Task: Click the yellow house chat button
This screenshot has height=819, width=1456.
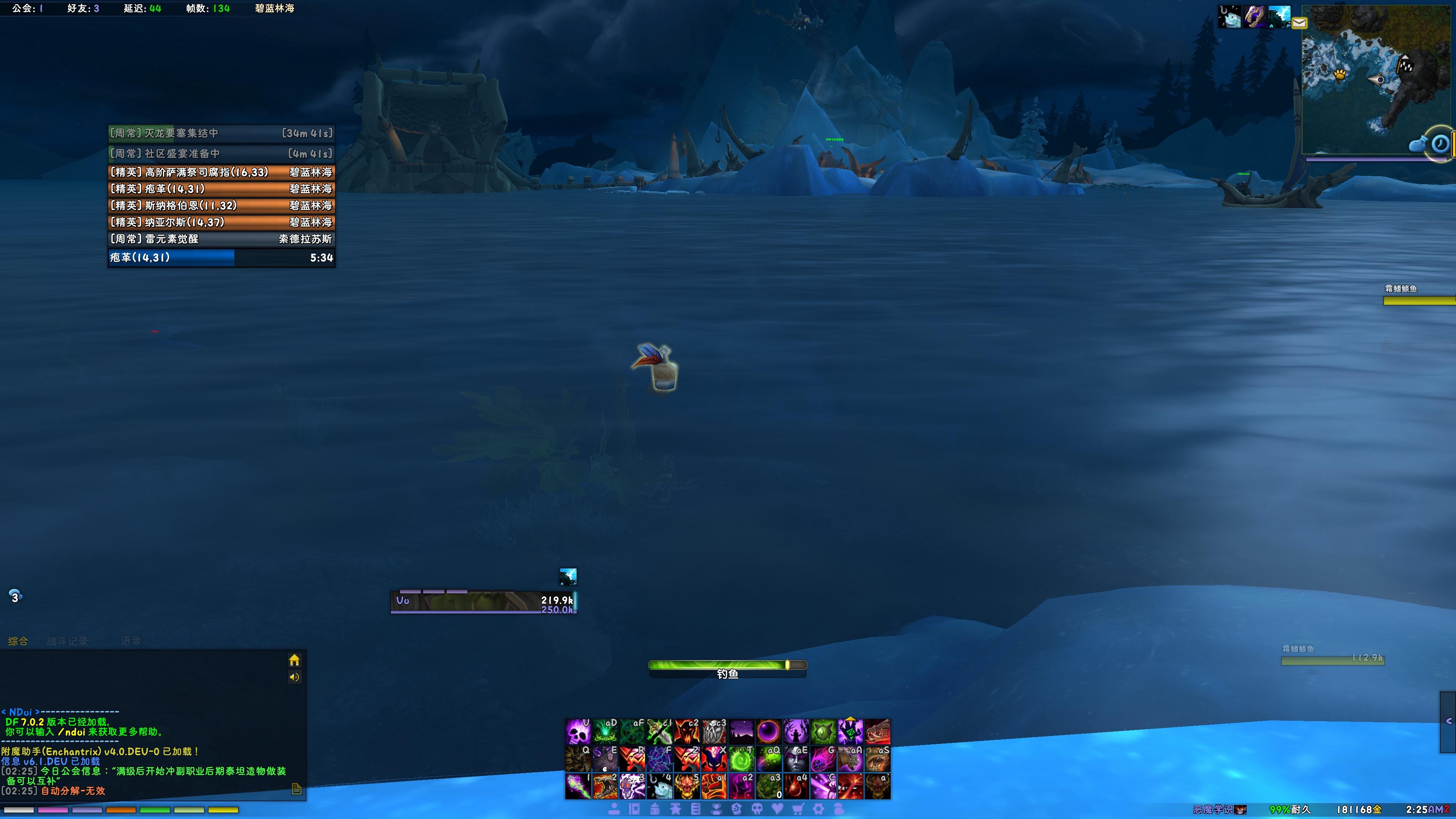Action: 294,660
